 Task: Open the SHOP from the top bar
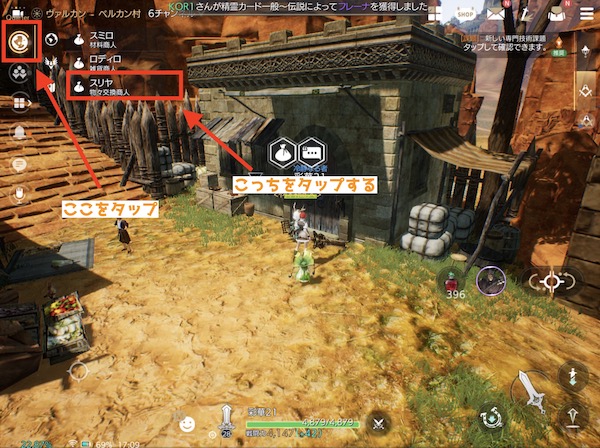(x=464, y=13)
